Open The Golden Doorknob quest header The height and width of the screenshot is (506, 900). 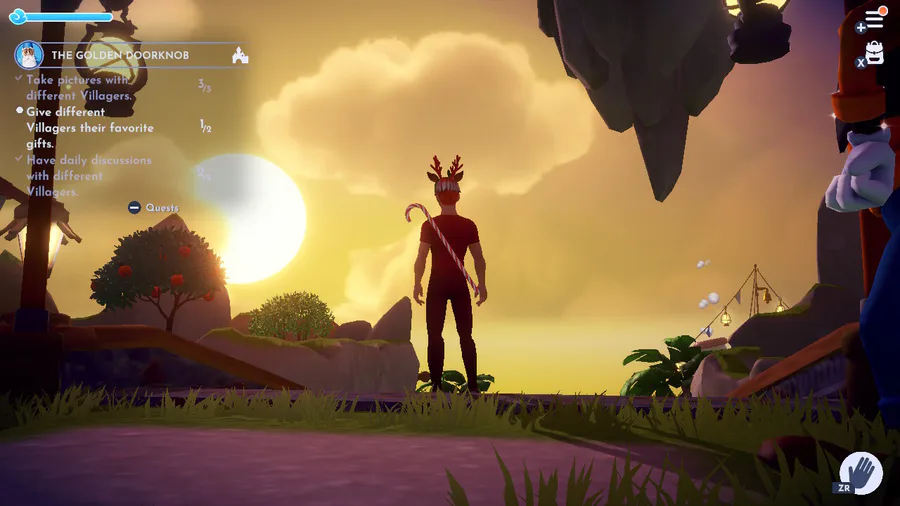[x=120, y=55]
